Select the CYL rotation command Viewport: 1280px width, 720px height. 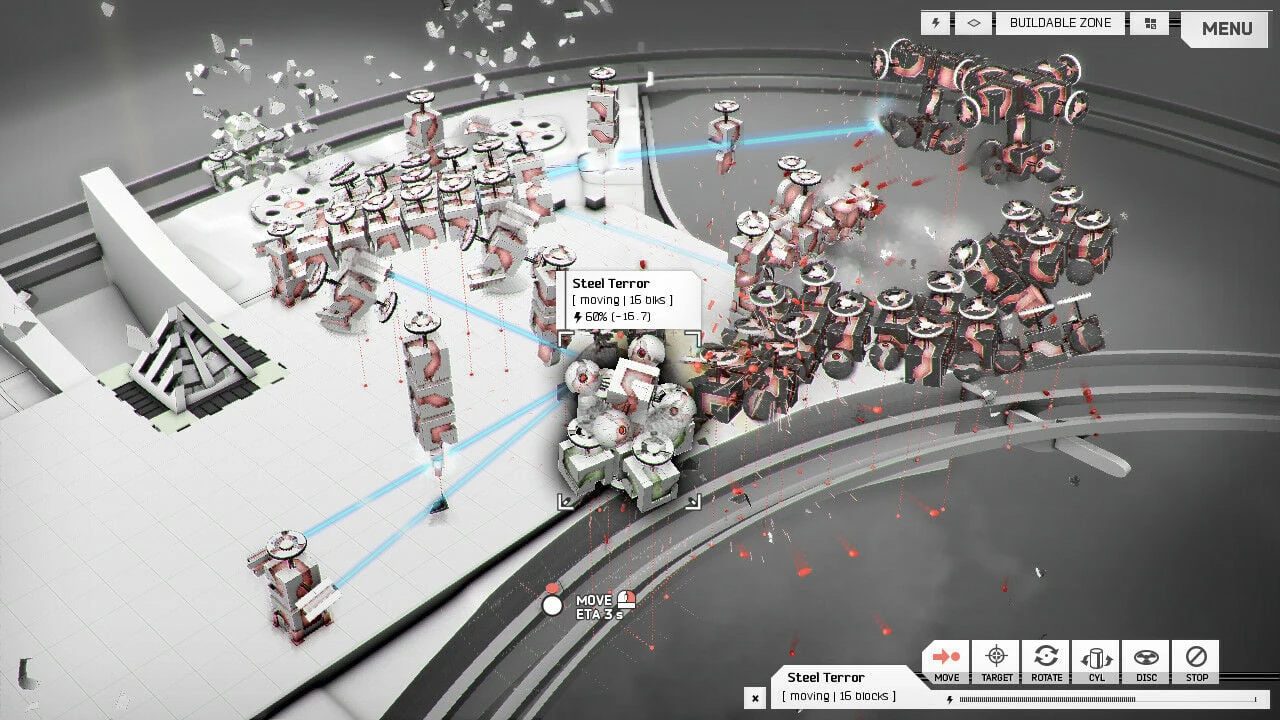[1096, 663]
